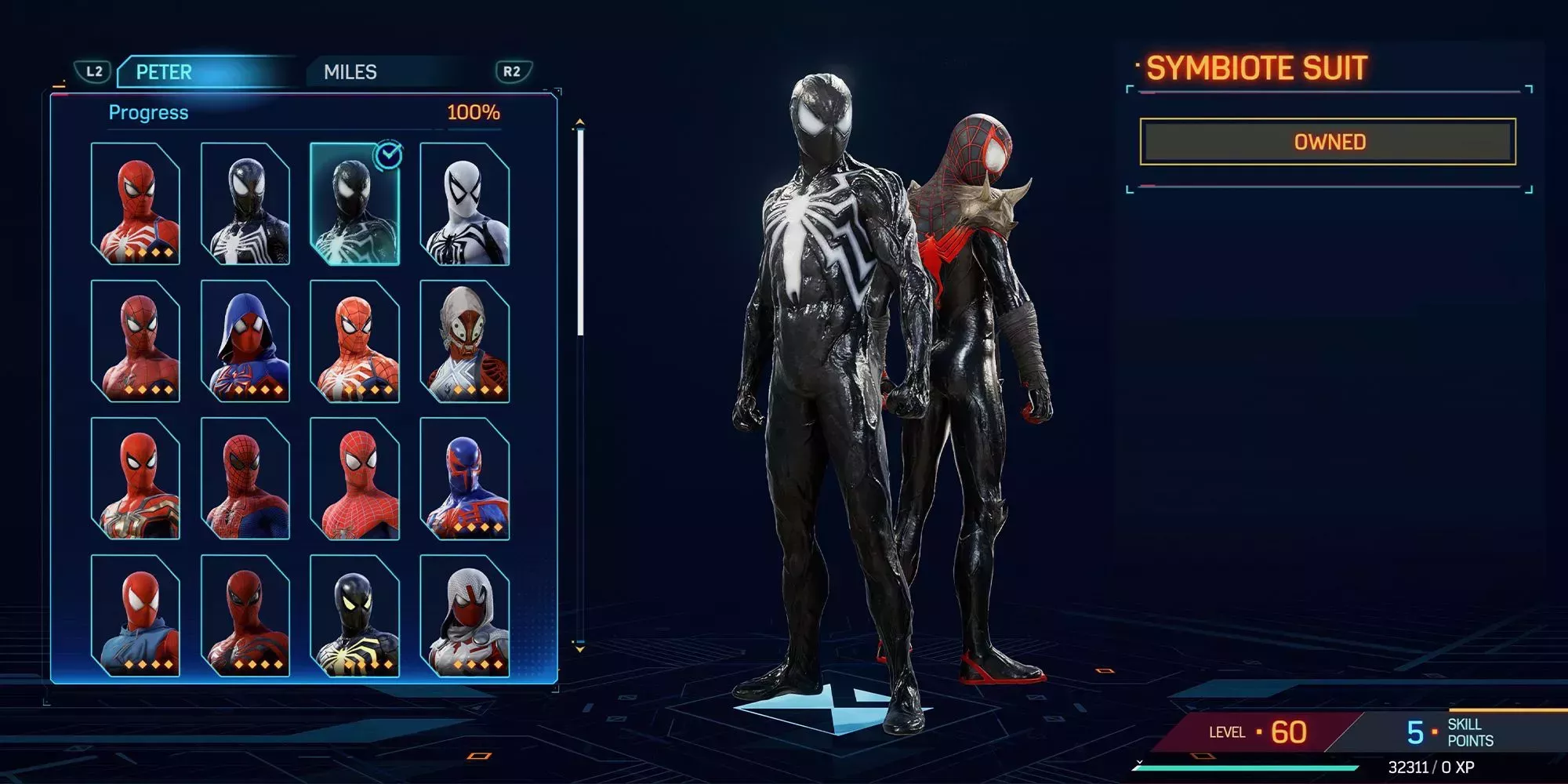Click the OWNED status button
1568x784 pixels.
click(x=1327, y=142)
